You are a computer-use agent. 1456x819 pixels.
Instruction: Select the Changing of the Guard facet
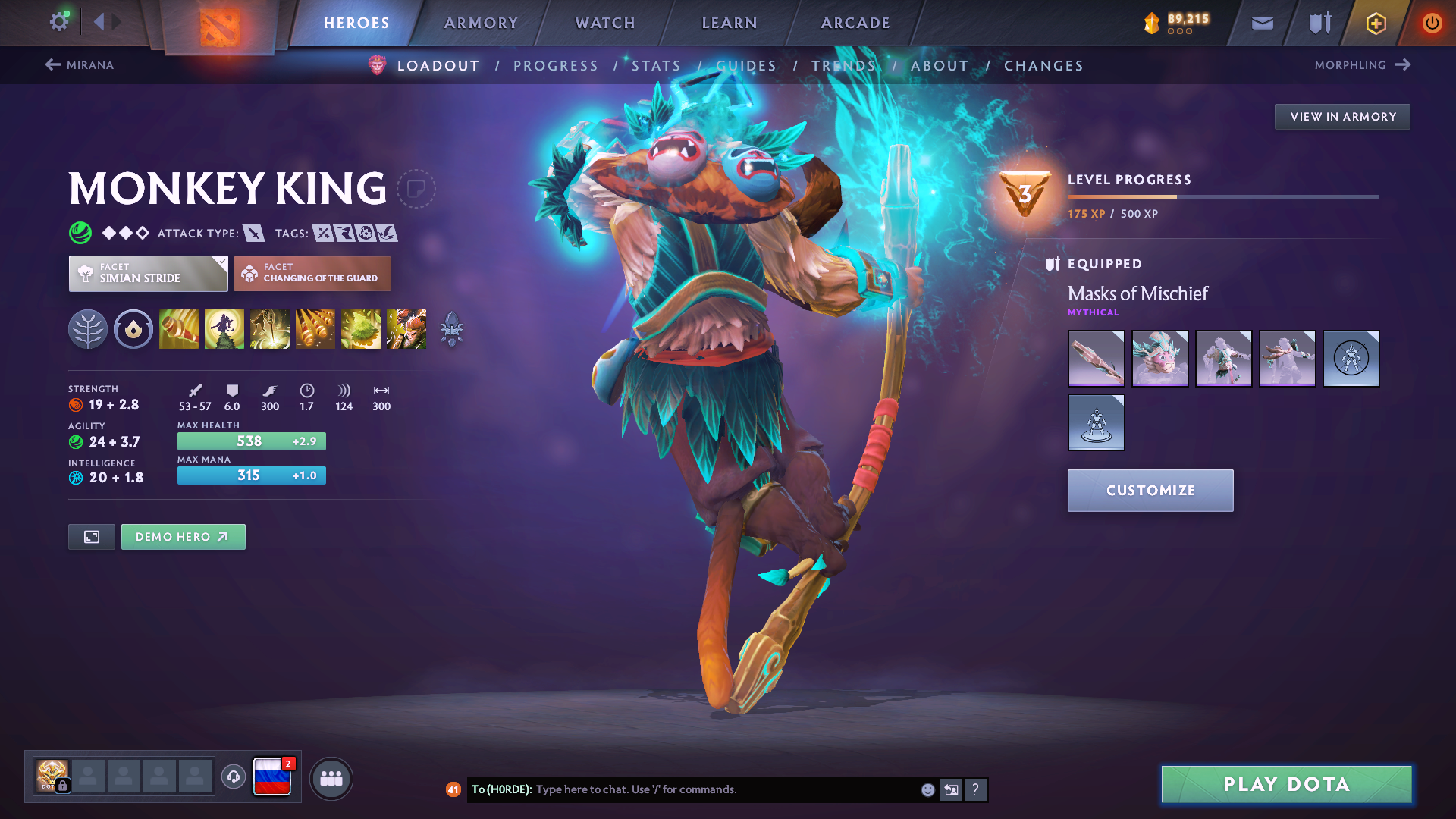[x=312, y=274]
